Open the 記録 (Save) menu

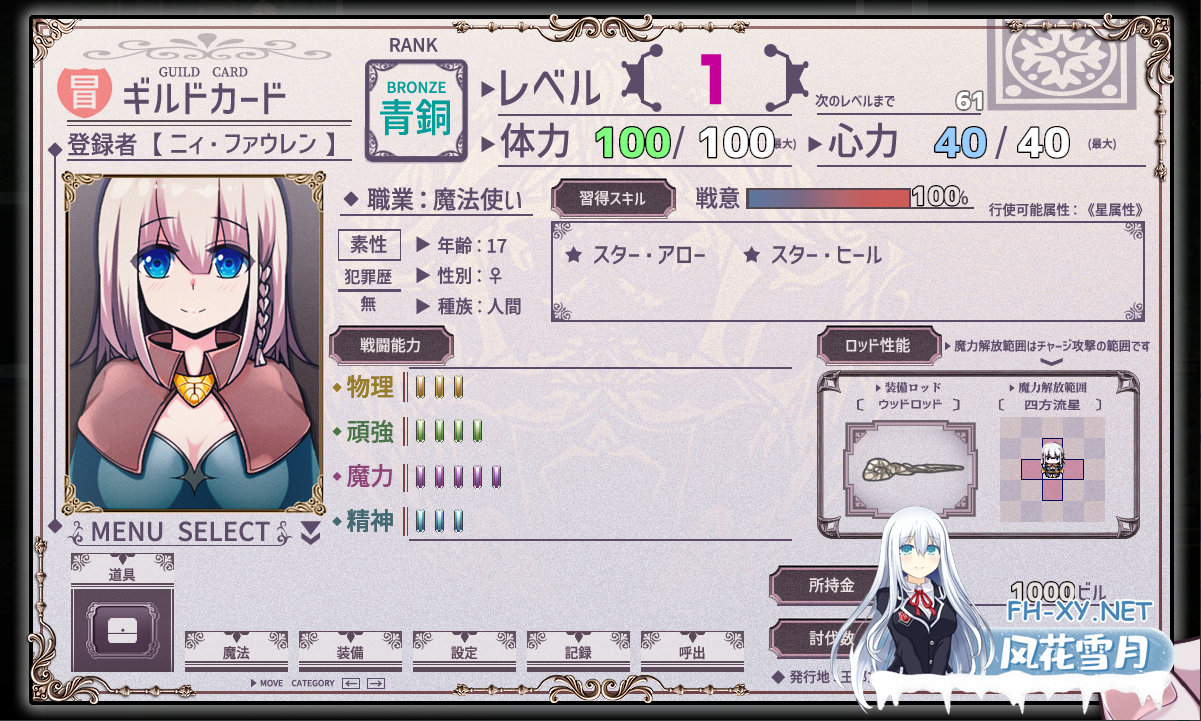(578, 653)
